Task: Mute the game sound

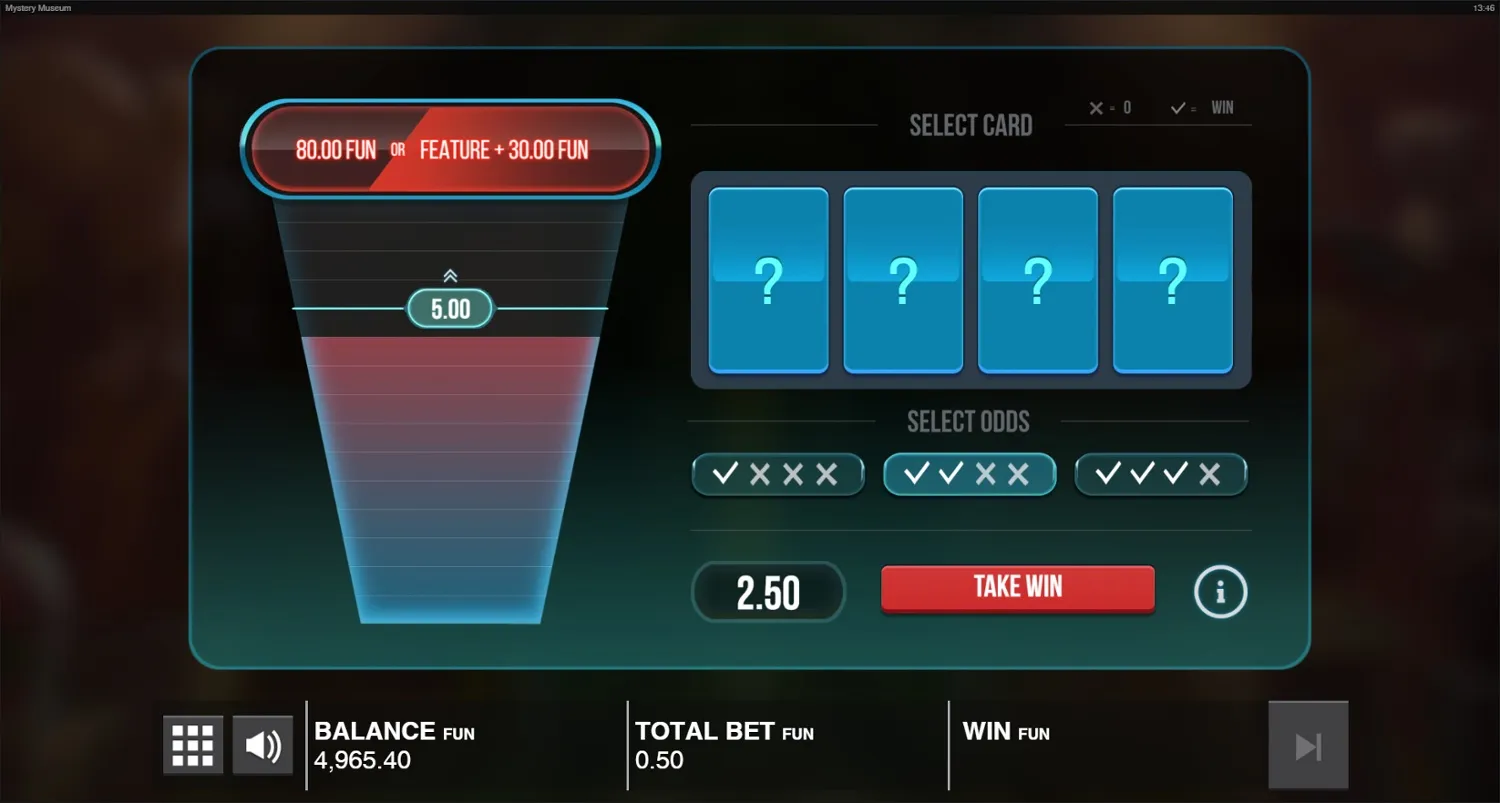Action: 262,744
